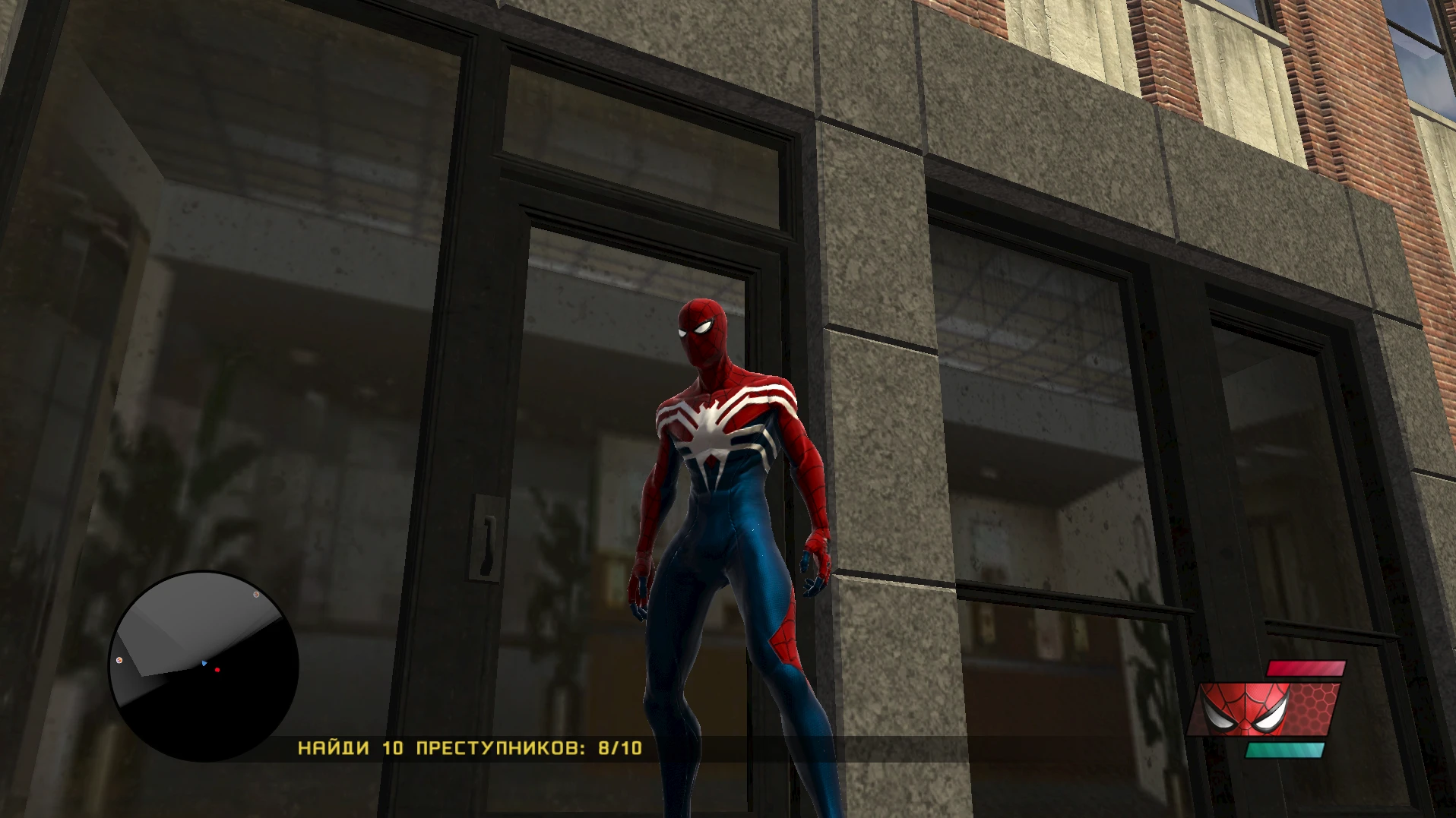
Task: Click the orange marker on the minimap left edge
Action: 119,660
